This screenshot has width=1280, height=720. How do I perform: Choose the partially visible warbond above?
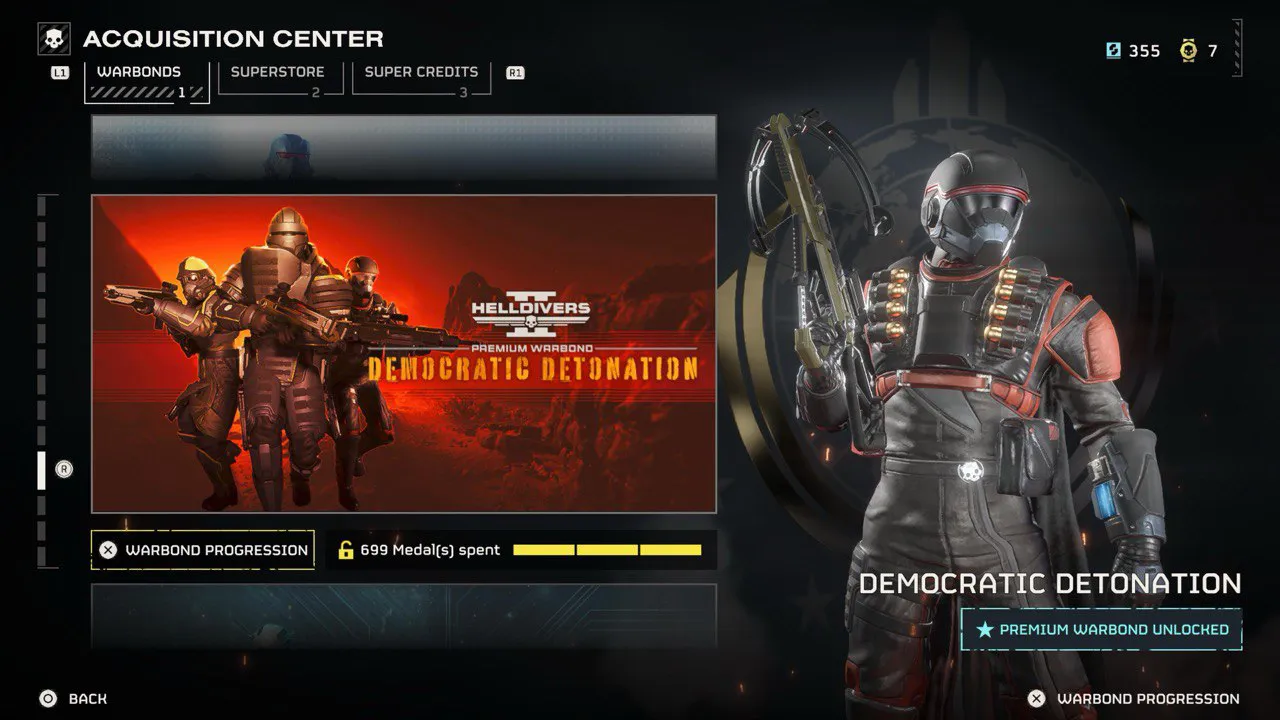(404, 146)
